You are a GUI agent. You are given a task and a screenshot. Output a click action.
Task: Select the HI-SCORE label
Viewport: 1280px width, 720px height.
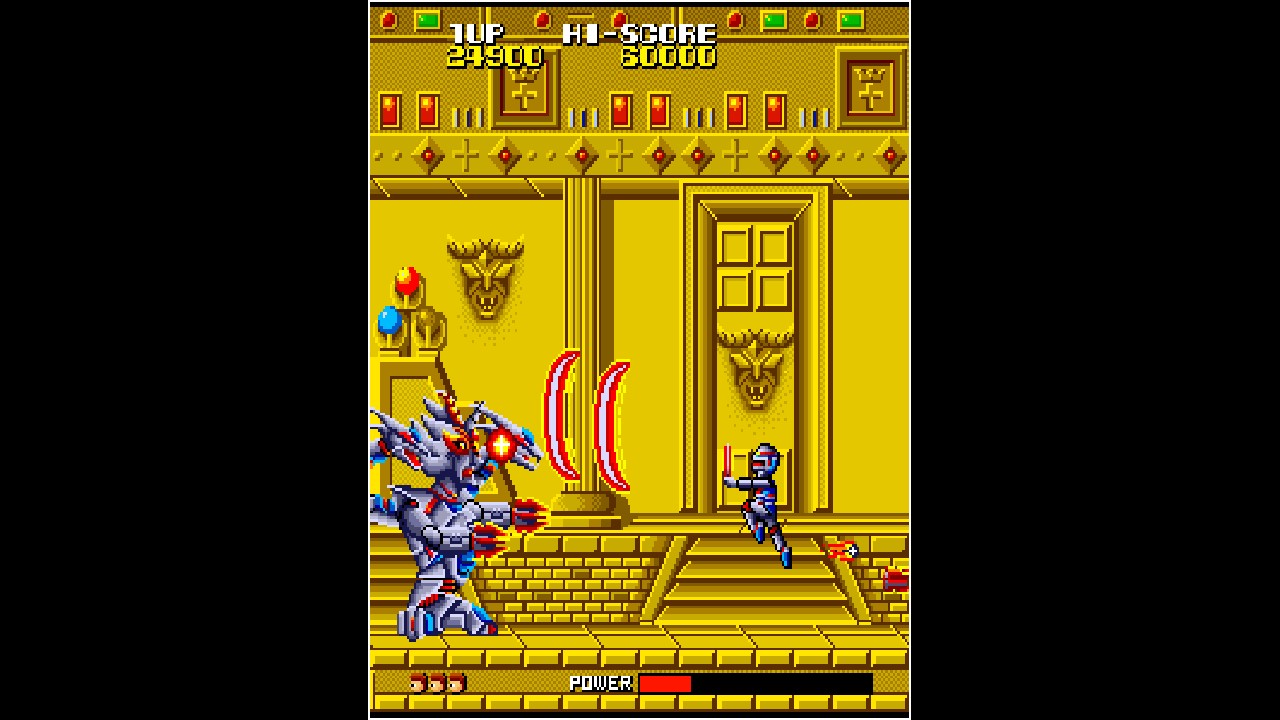[637, 33]
